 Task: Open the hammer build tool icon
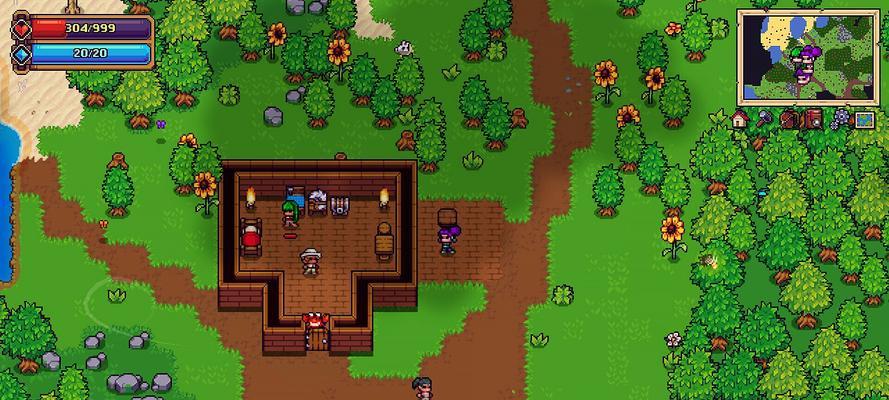point(765,119)
